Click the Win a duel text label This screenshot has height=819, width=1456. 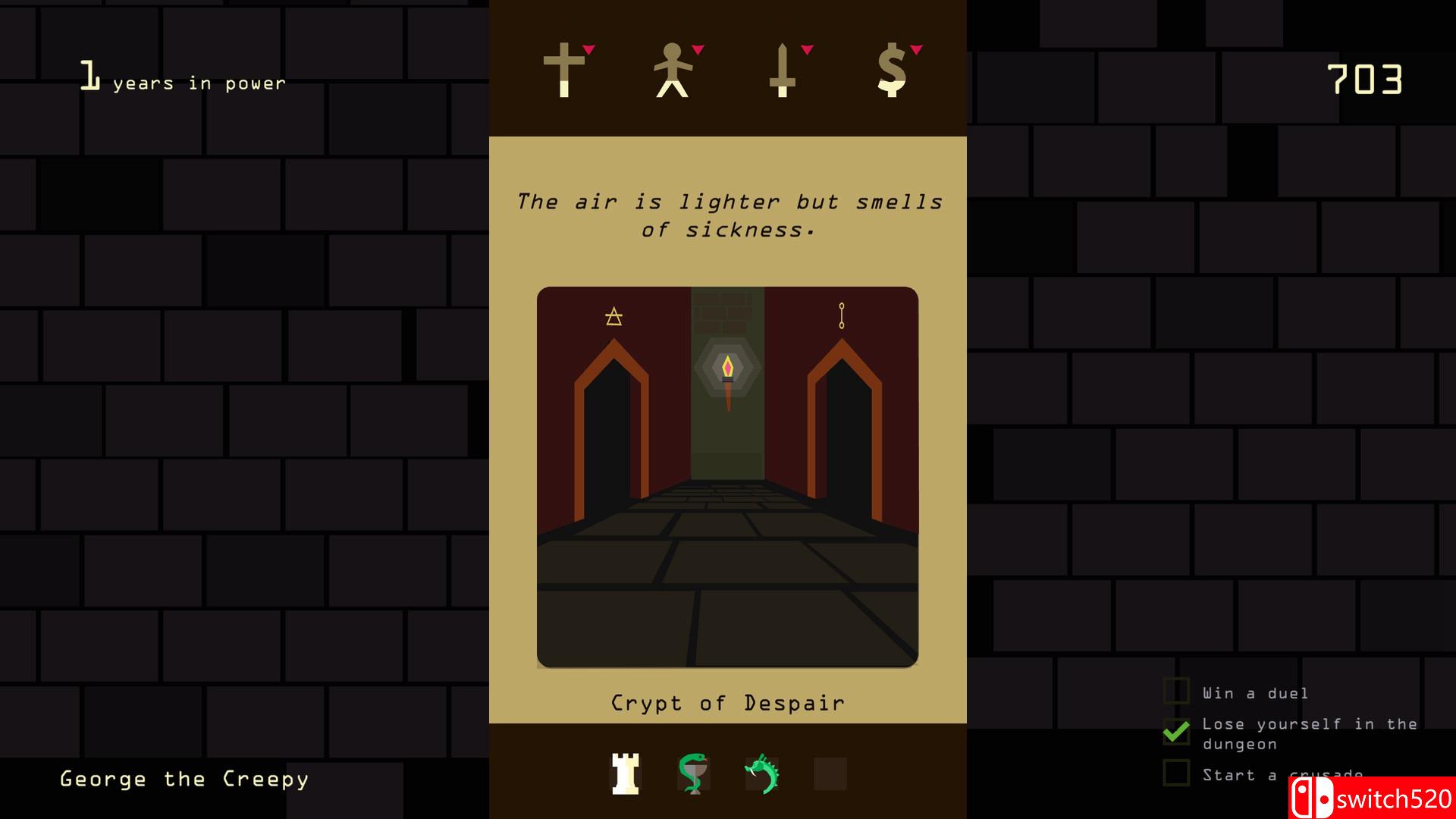click(1256, 692)
